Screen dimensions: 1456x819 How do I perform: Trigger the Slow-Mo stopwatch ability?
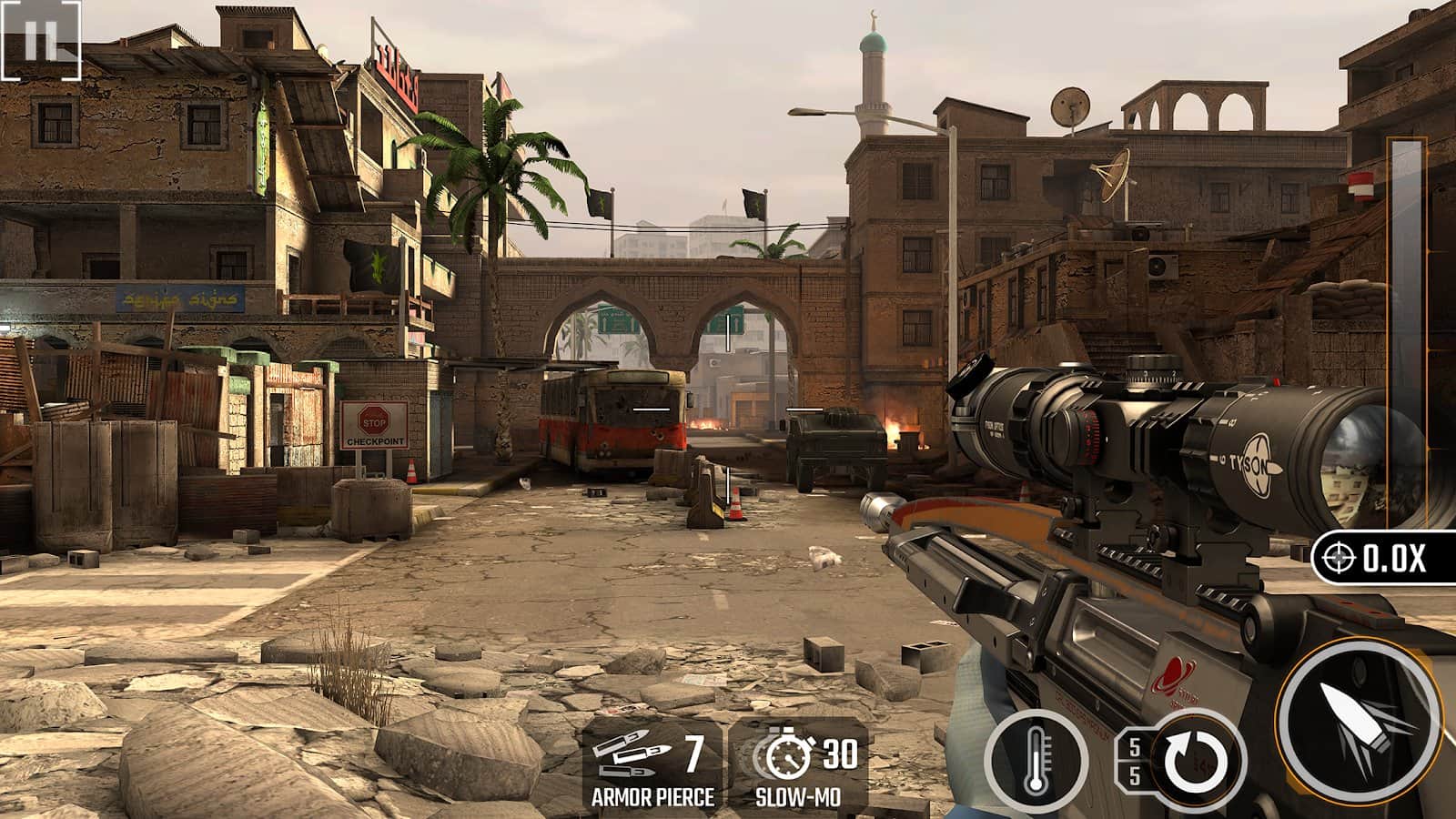(x=798, y=766)
